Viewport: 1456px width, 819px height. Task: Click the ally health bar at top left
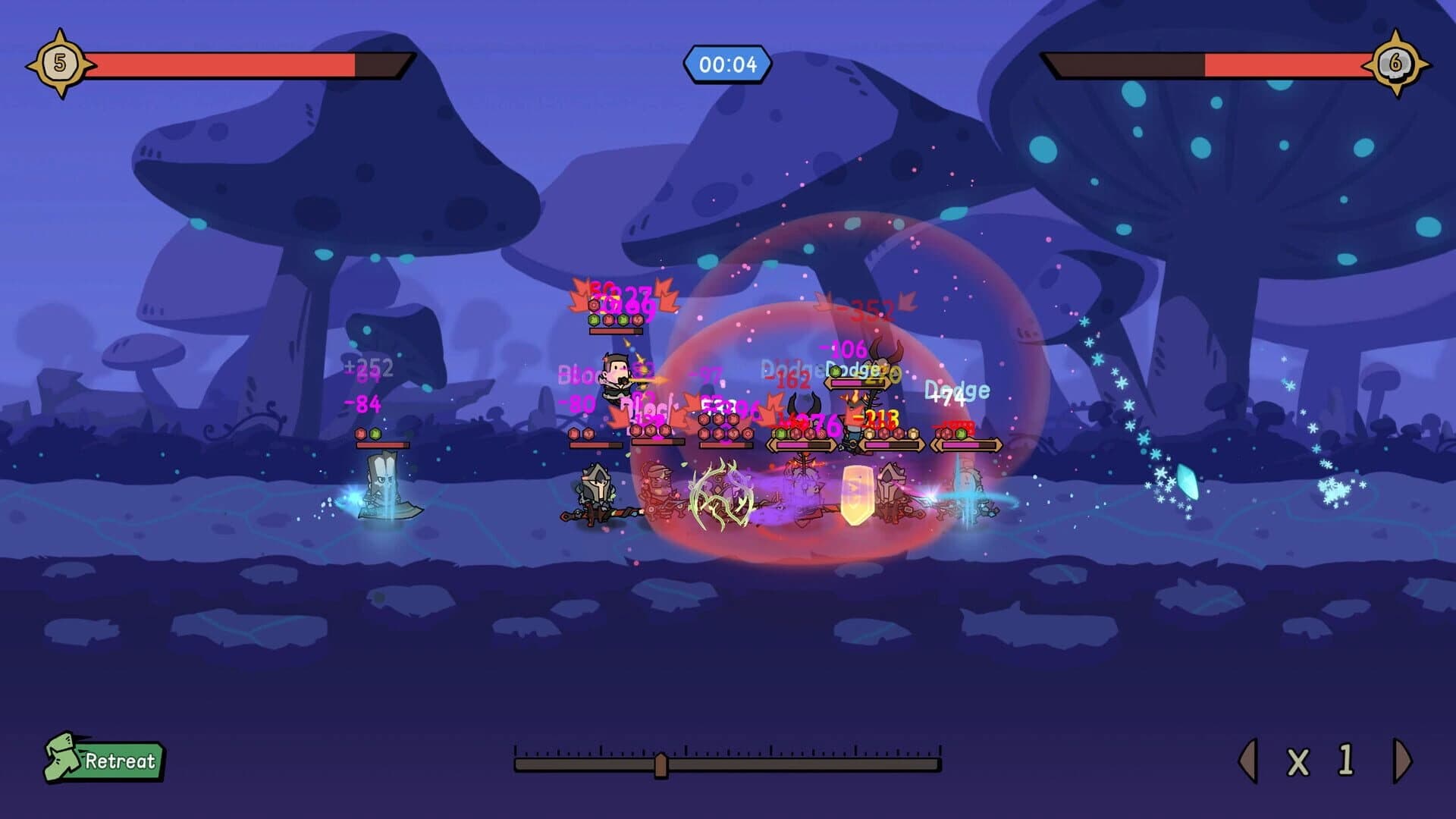coord(243,64)
